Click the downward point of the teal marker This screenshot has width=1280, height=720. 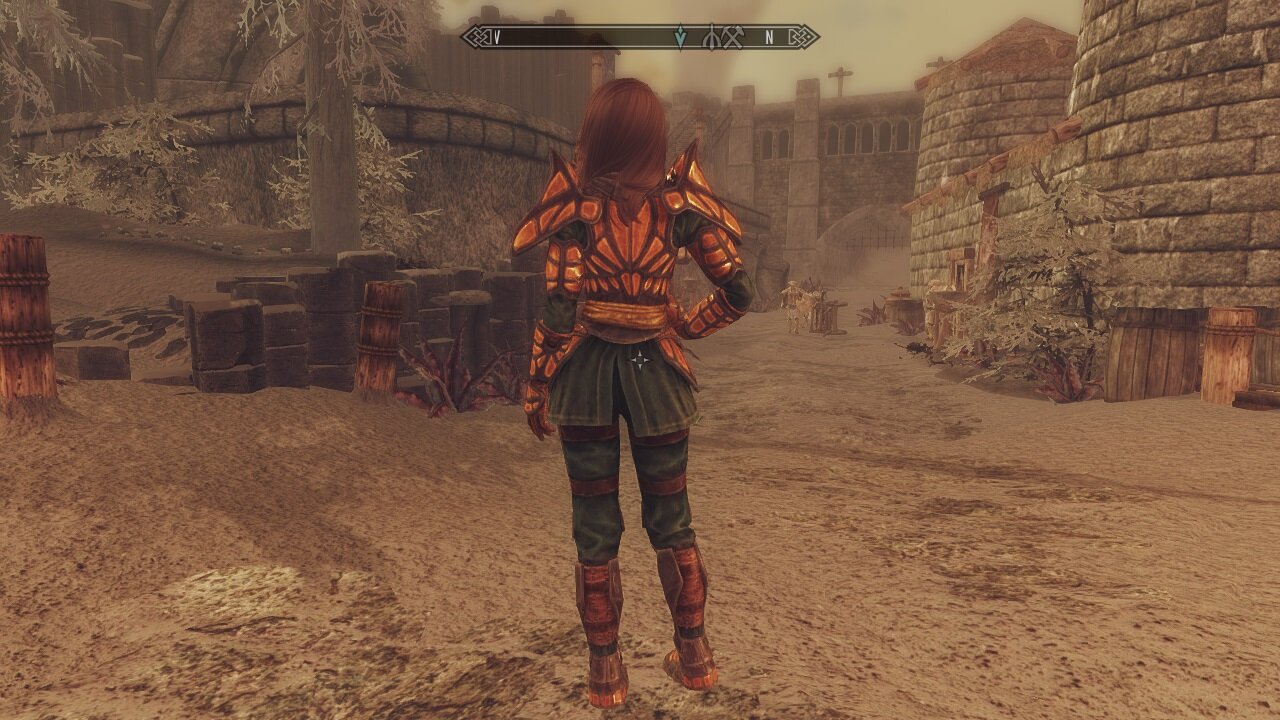[679, 44]
